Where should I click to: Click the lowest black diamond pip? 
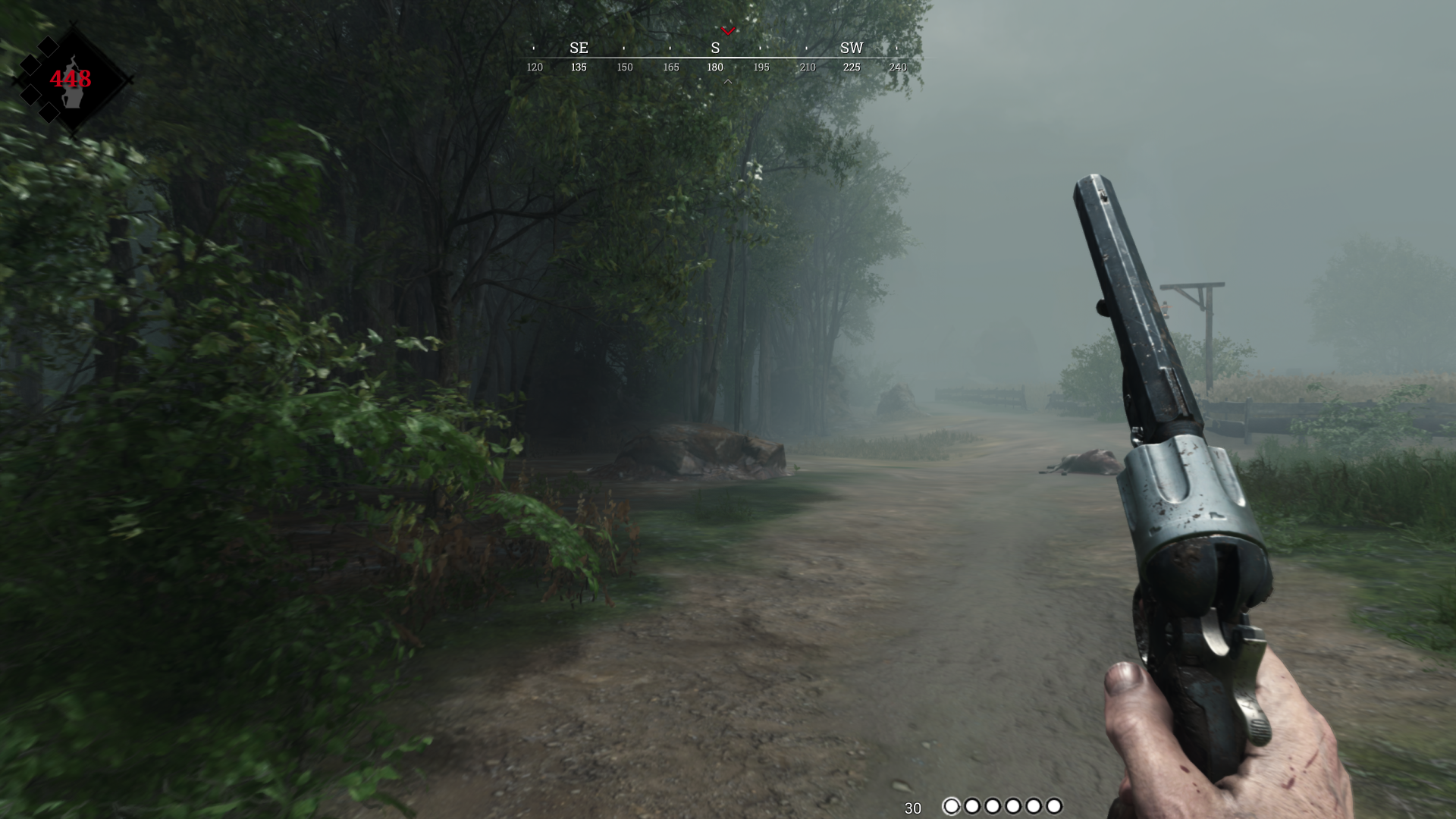pos(49,113)
